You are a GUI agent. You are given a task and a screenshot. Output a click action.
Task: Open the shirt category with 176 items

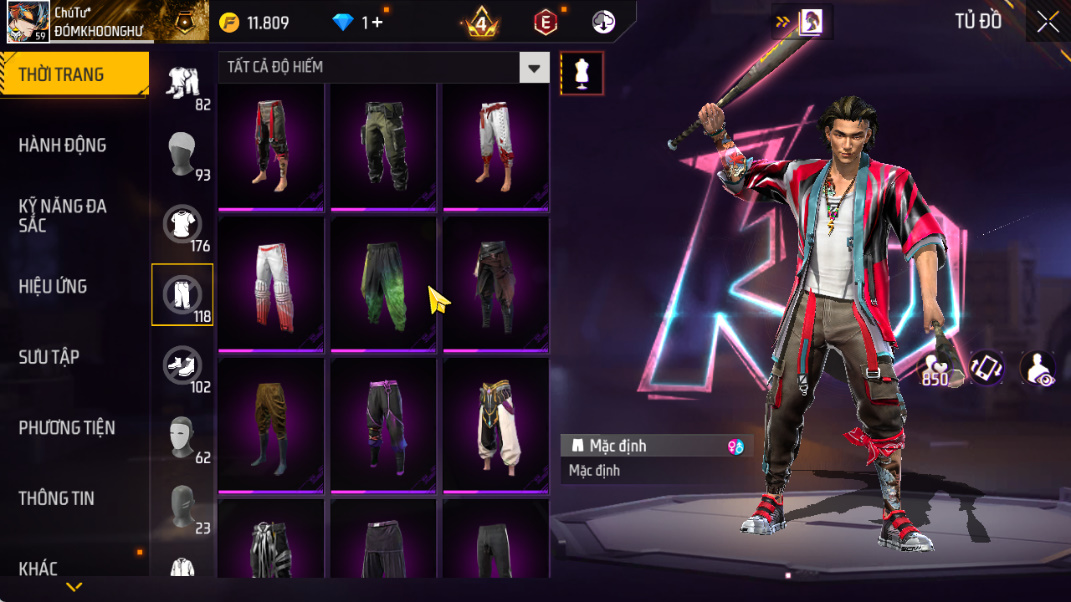pyautogui.click(x=182, y=225)
